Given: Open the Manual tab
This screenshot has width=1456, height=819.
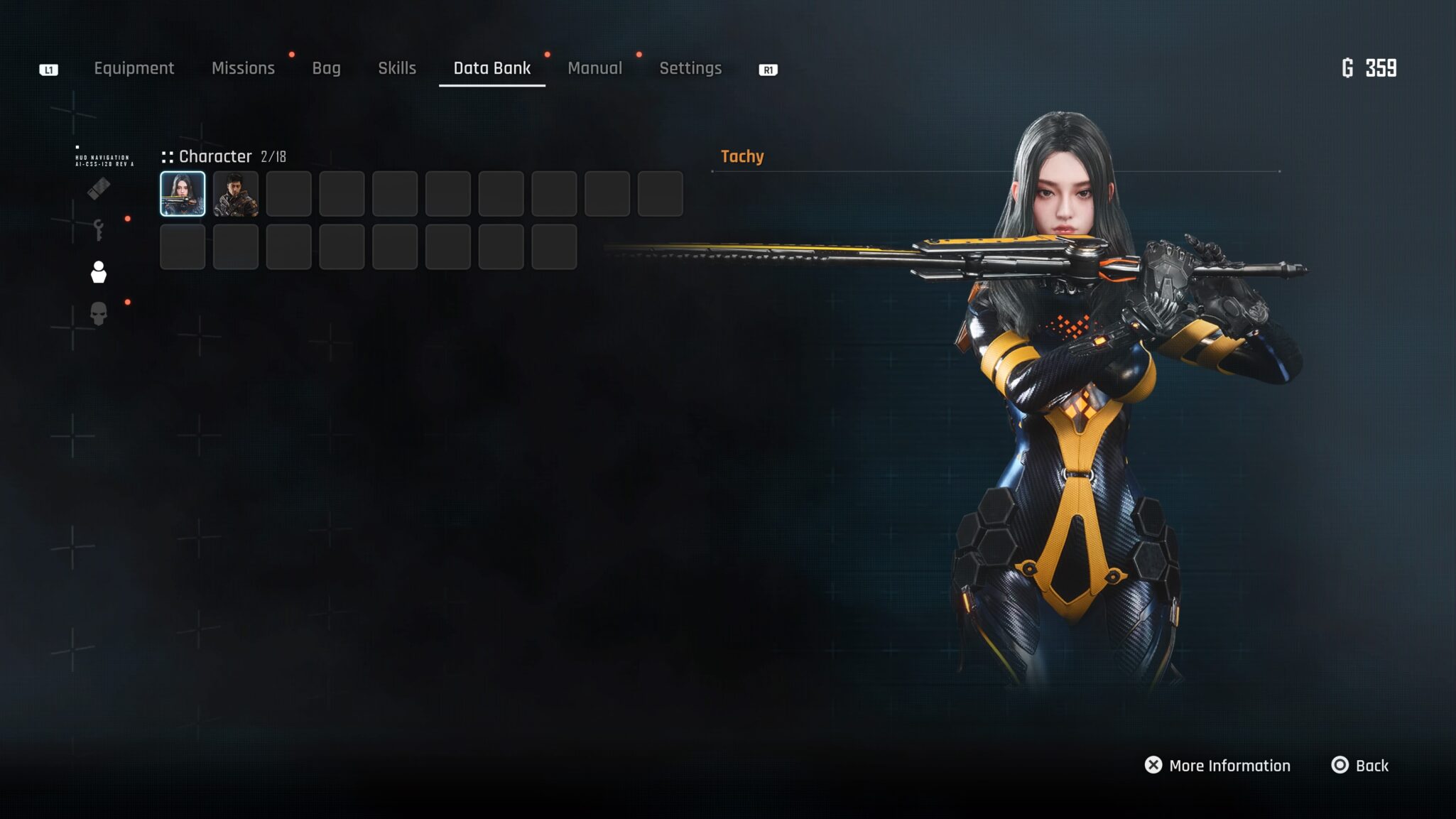Looking at the screenshot, I should [594, 68].
